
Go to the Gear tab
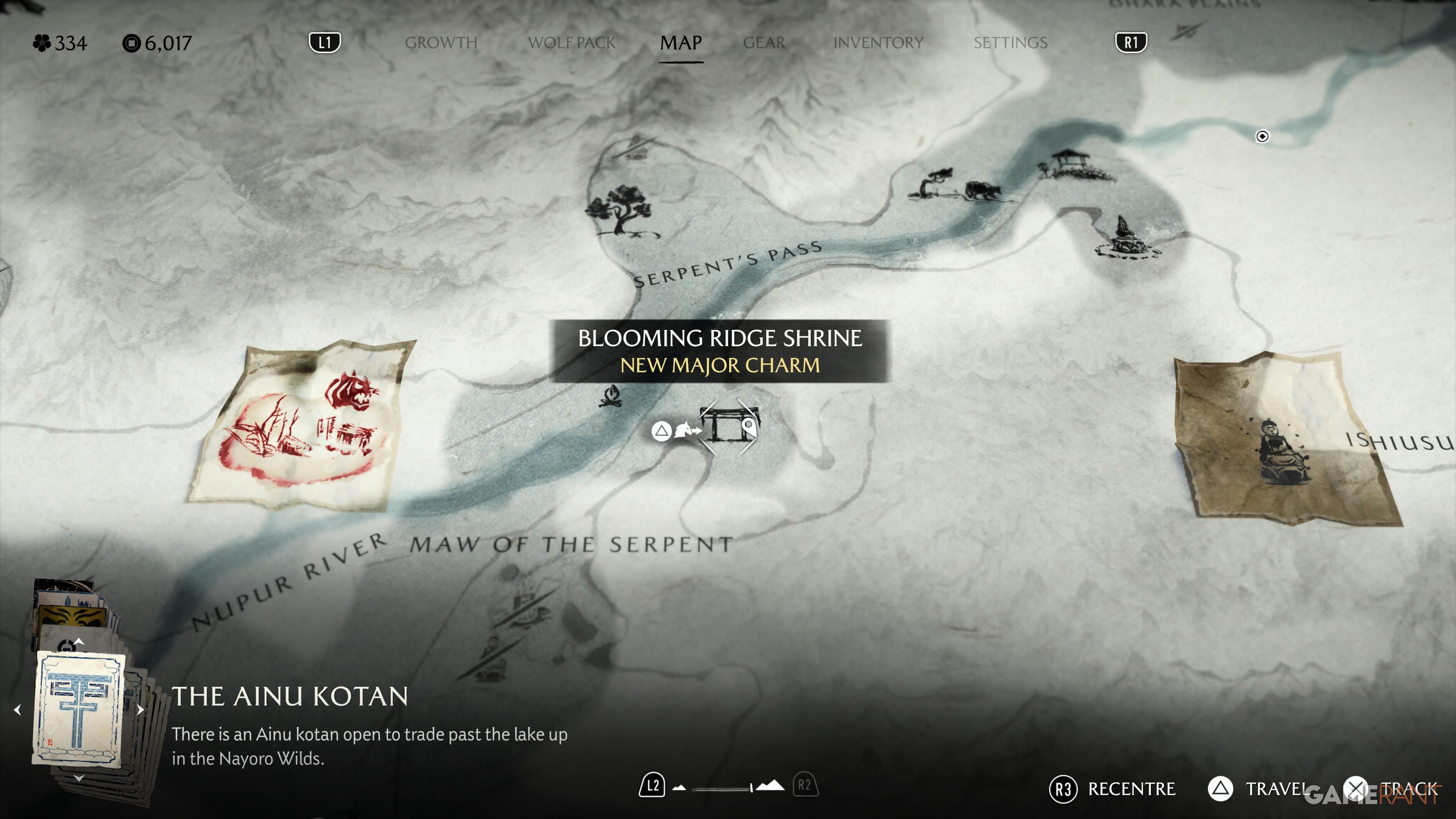tap(764, 43)
